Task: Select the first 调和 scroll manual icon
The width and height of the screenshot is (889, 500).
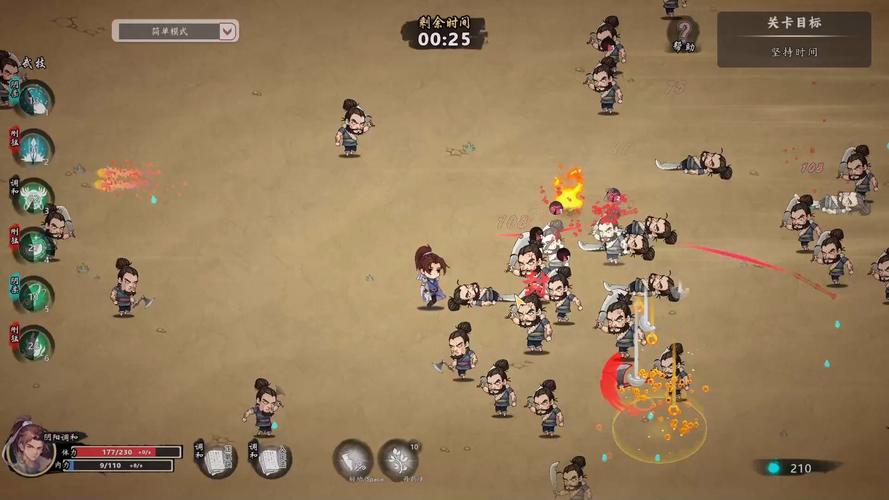Action: (x=217, y=459)
